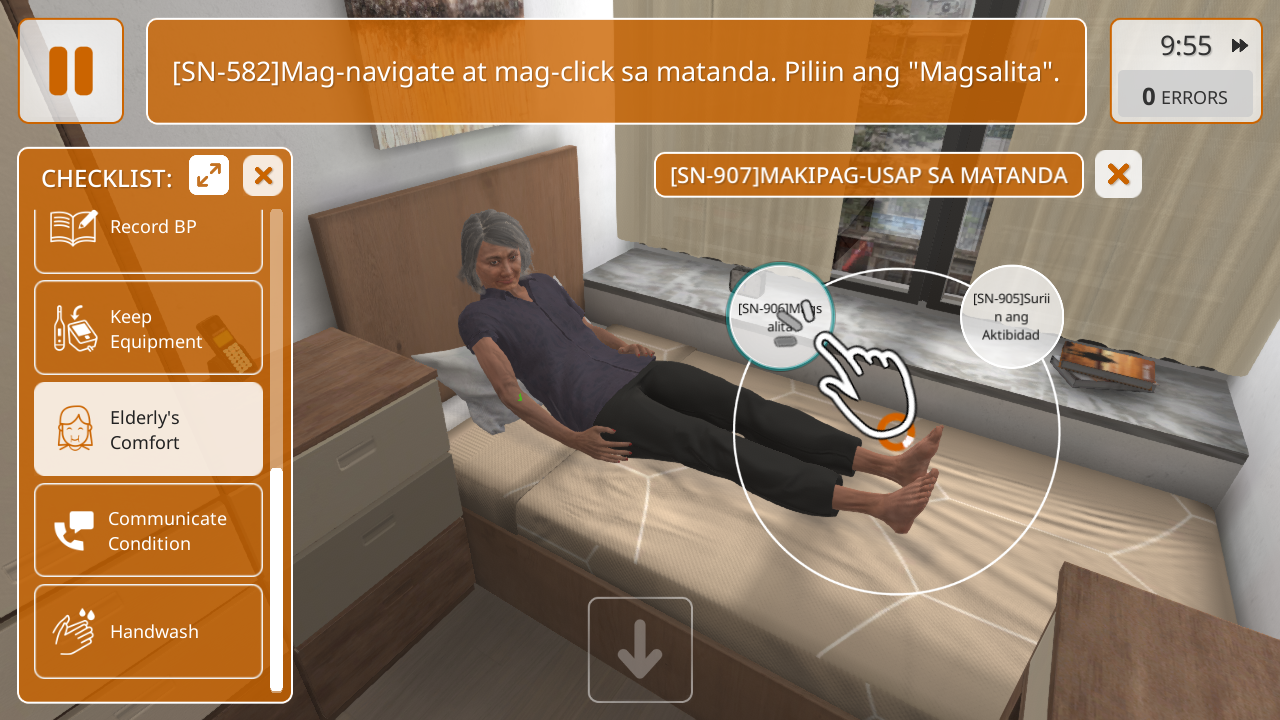Choose the Magsalita speak option
Viewport: 1280px width, 720px height.
click(780, 316)
